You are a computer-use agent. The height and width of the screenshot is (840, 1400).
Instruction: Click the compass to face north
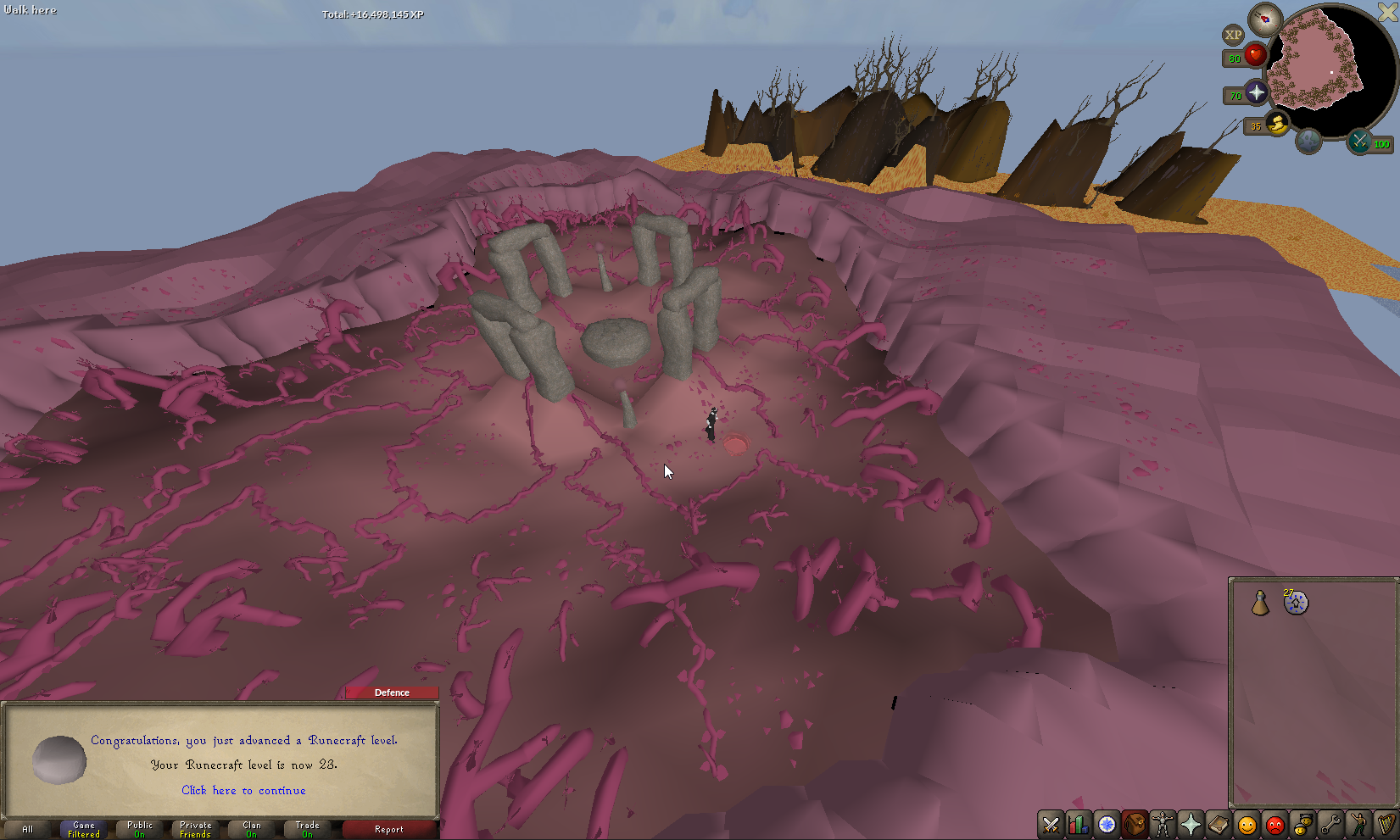click(x=1265, y=19)
